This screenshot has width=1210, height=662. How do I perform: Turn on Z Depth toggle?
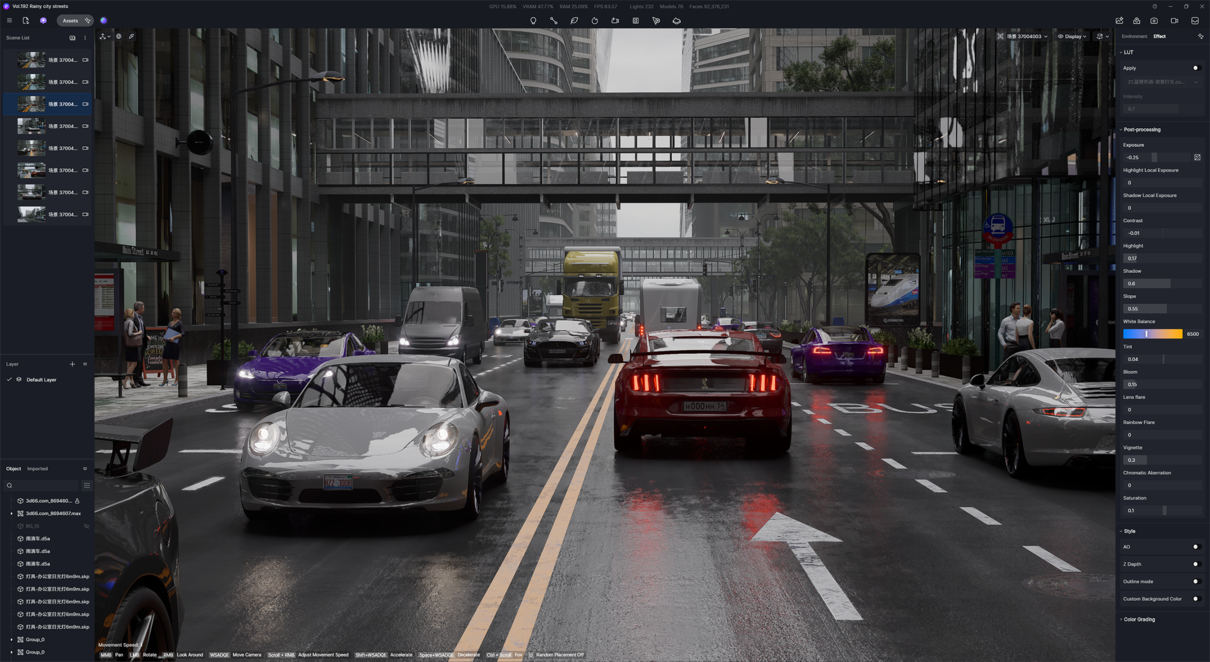(x=1195, y=564)
